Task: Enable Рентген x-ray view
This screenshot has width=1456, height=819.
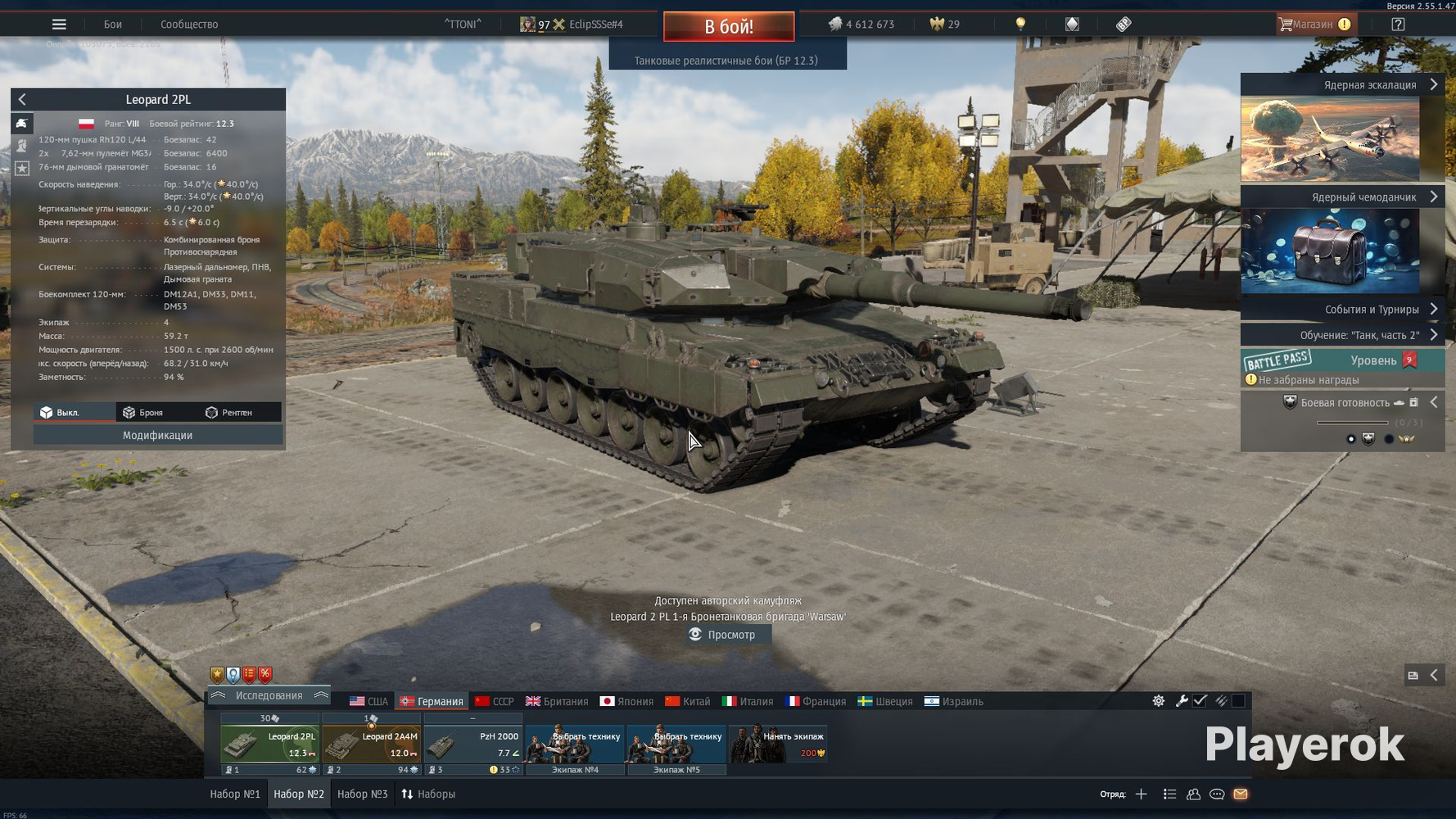Action: pos(230,413)
